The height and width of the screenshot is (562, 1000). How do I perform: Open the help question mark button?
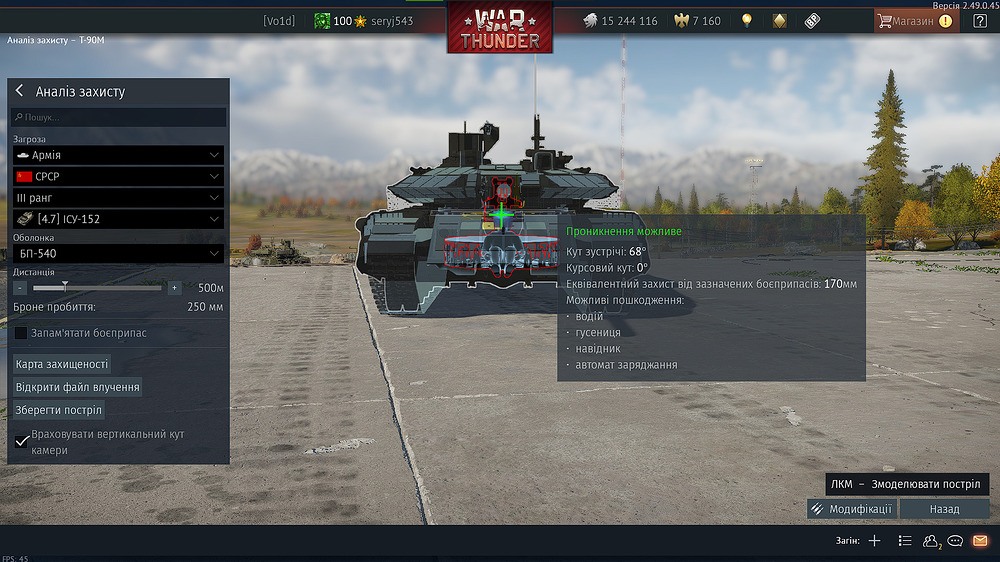[979, 21]
